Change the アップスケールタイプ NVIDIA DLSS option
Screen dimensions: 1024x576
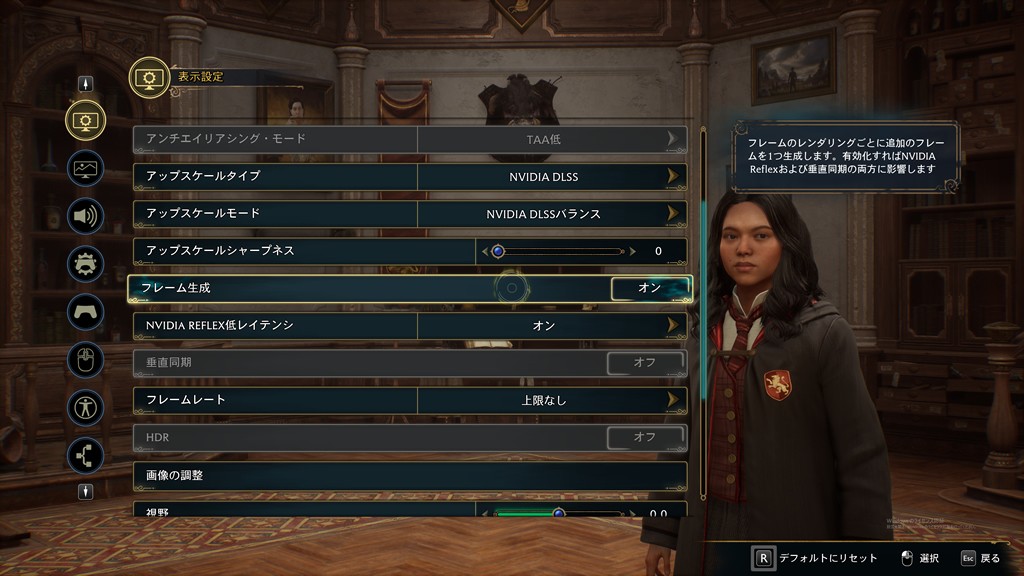tap(673, 177)
